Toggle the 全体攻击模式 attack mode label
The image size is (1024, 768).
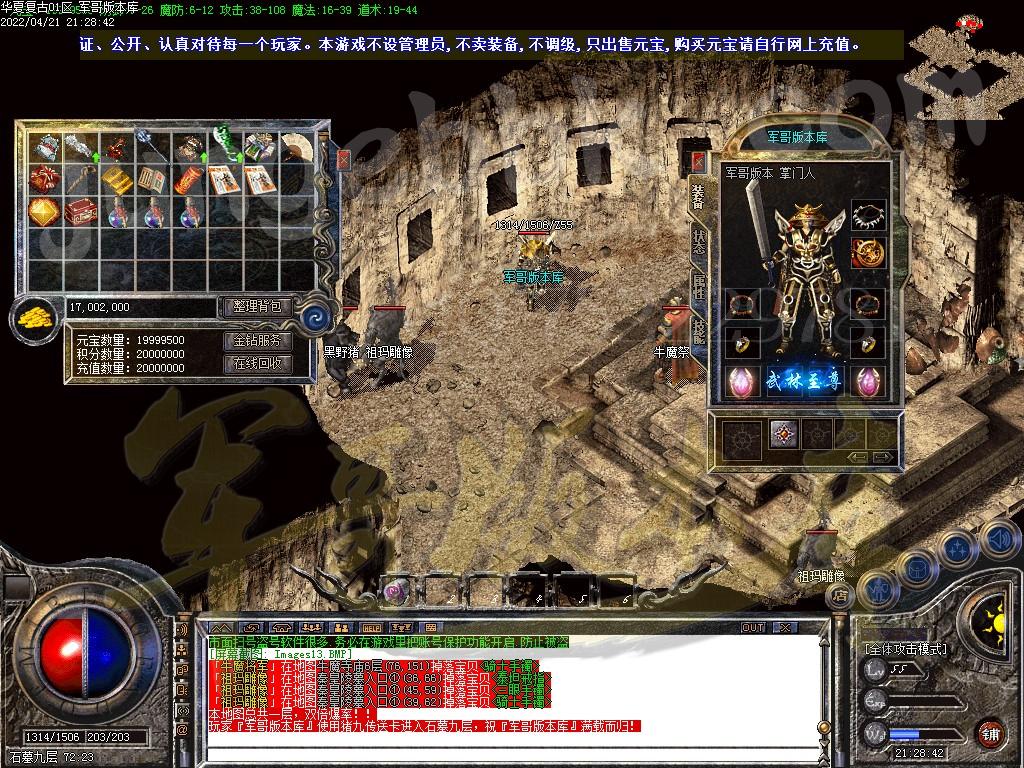pyautogui.click(x=905, y=649)
